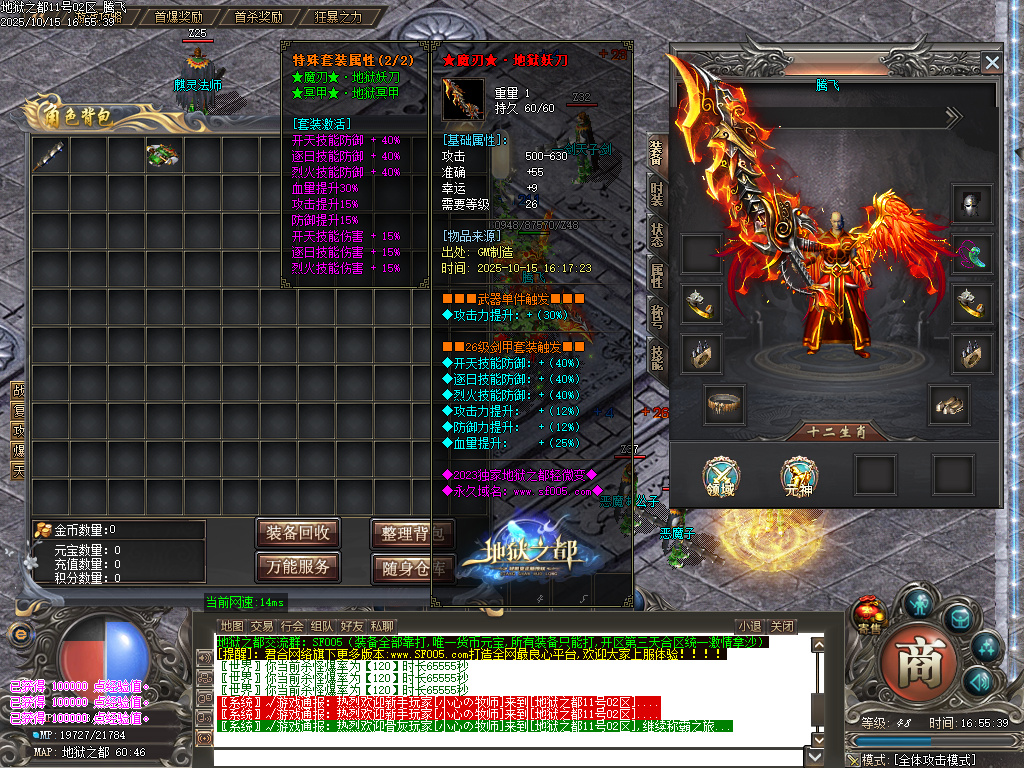Close the character equipment window
The width and height of the screenshot is (1024, 768).
[x=991, y=63]
